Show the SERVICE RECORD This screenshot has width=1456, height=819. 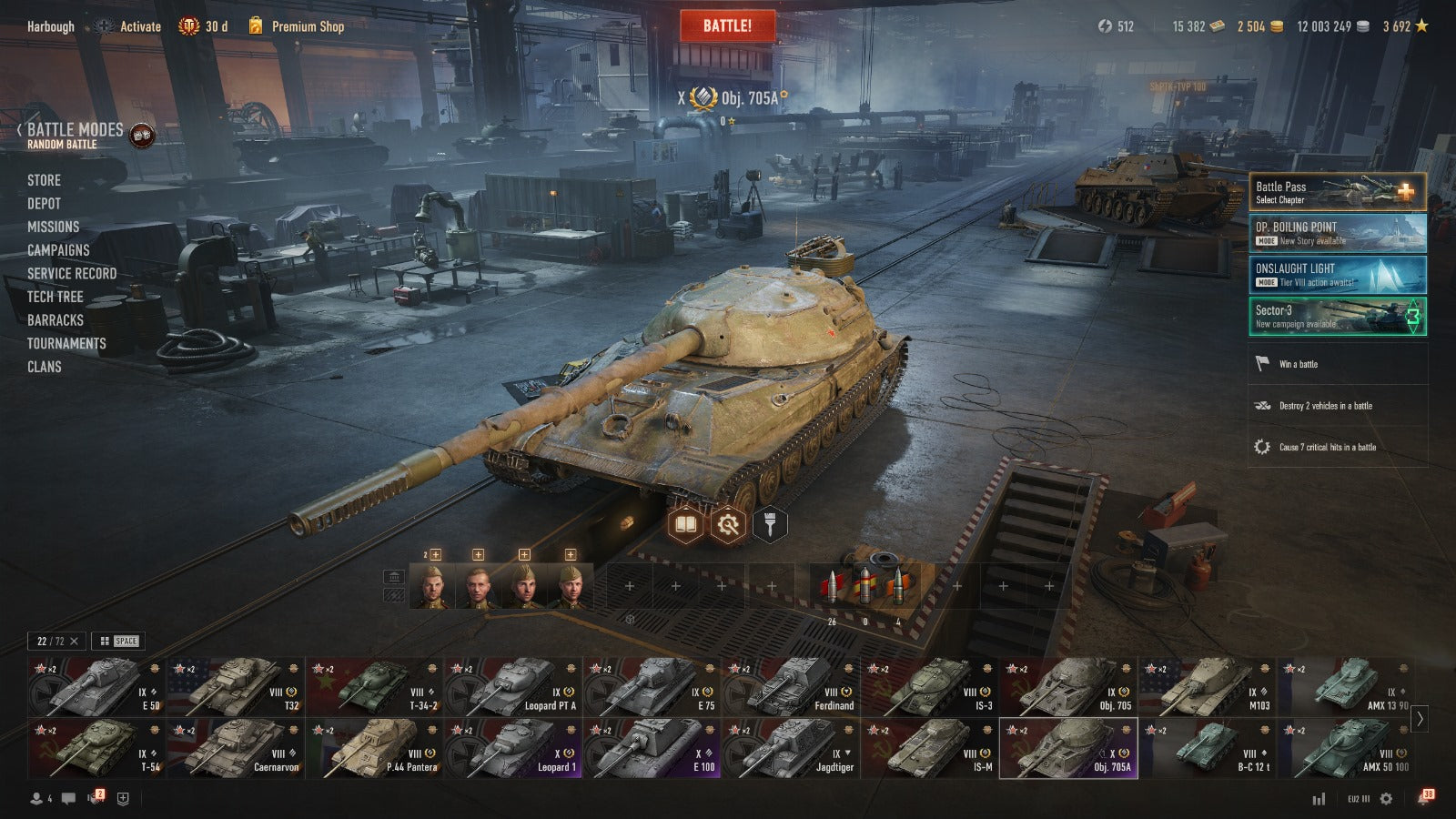pyautogui.click(x=72, y=274)
